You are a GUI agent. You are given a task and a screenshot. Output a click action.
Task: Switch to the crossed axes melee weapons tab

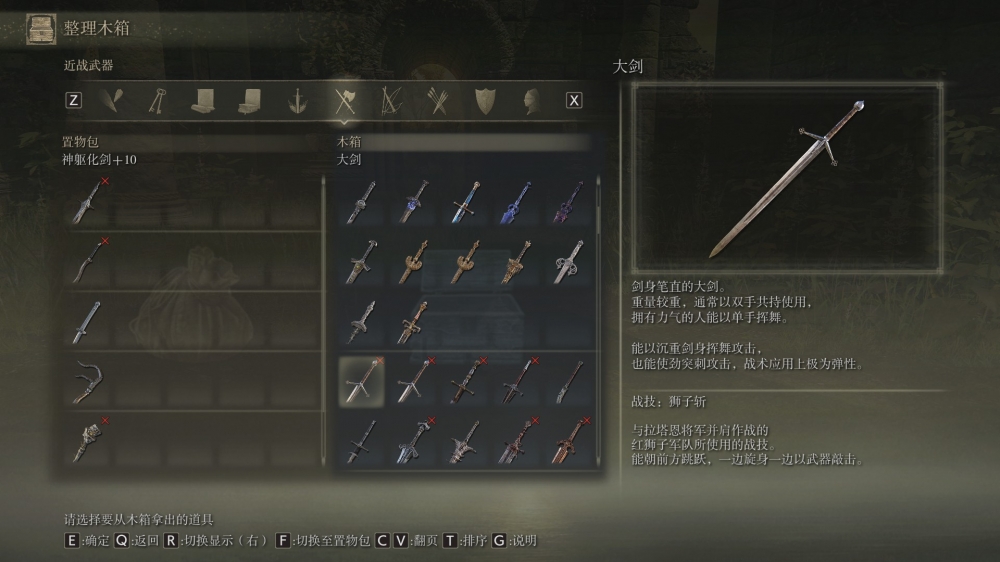(345, 100)
